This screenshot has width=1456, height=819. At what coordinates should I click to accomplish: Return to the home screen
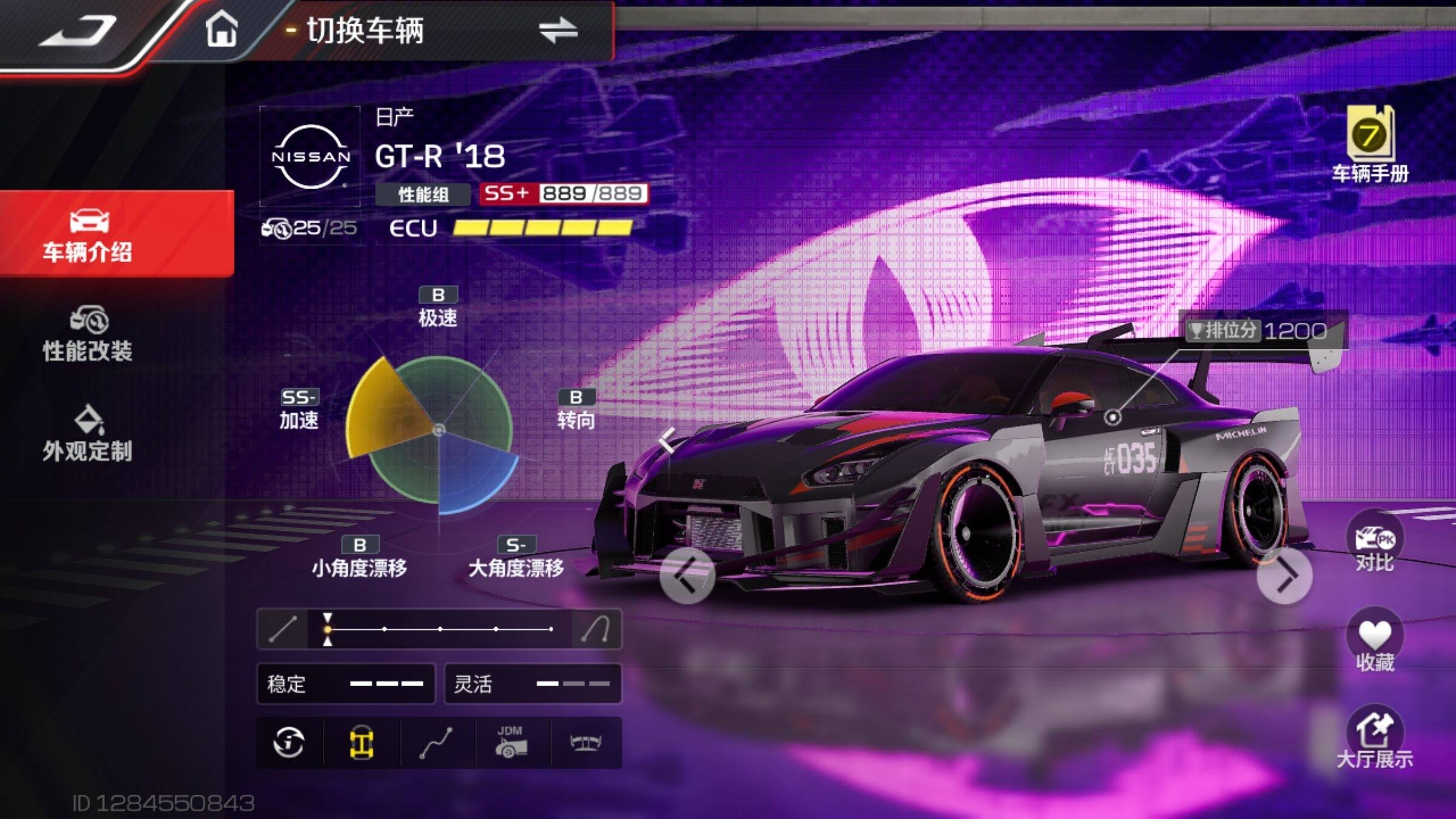[x=221, y=30]
